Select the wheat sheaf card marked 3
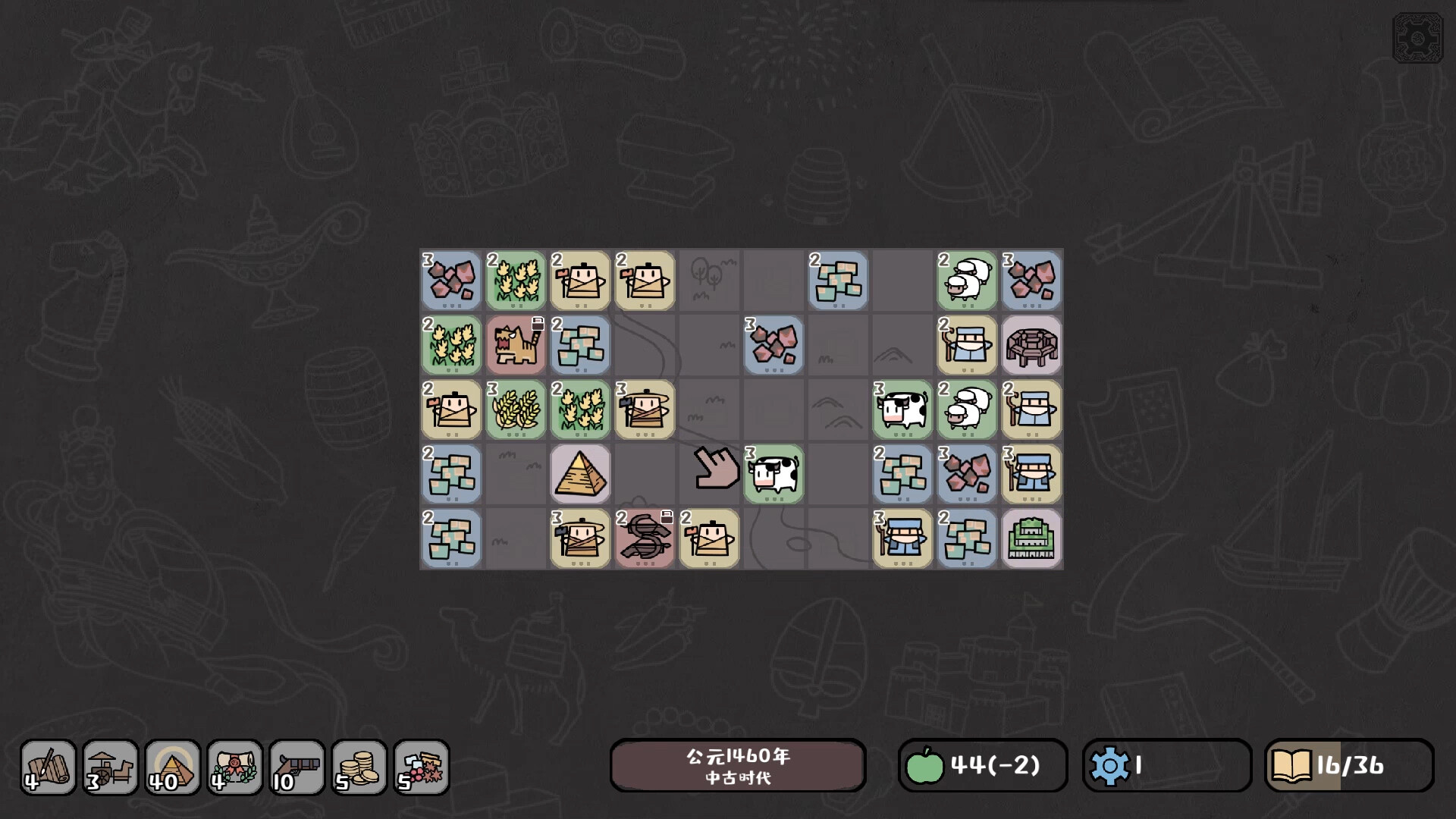The width and height of the screenshot is (1456, 819). pyautogui.click(x=516, y=409)
